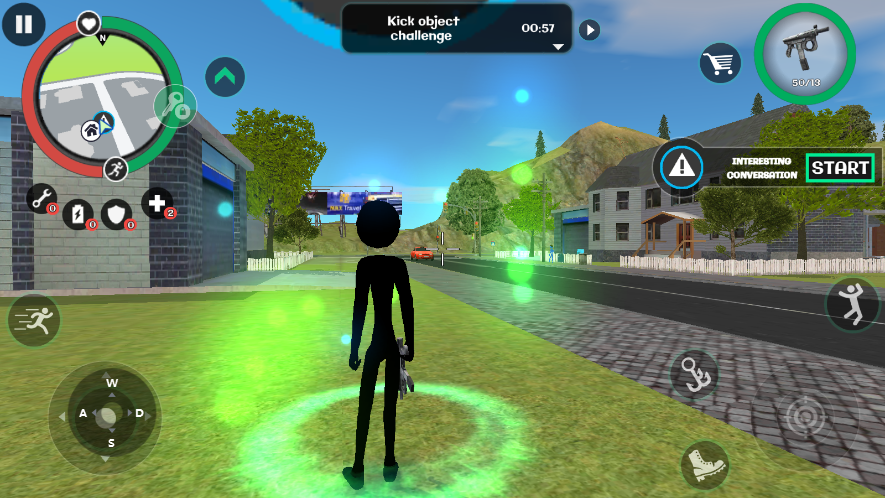Fire the grappling hook ability
Image resolution: width=885 pixels, height=498 pixels.
692,374
